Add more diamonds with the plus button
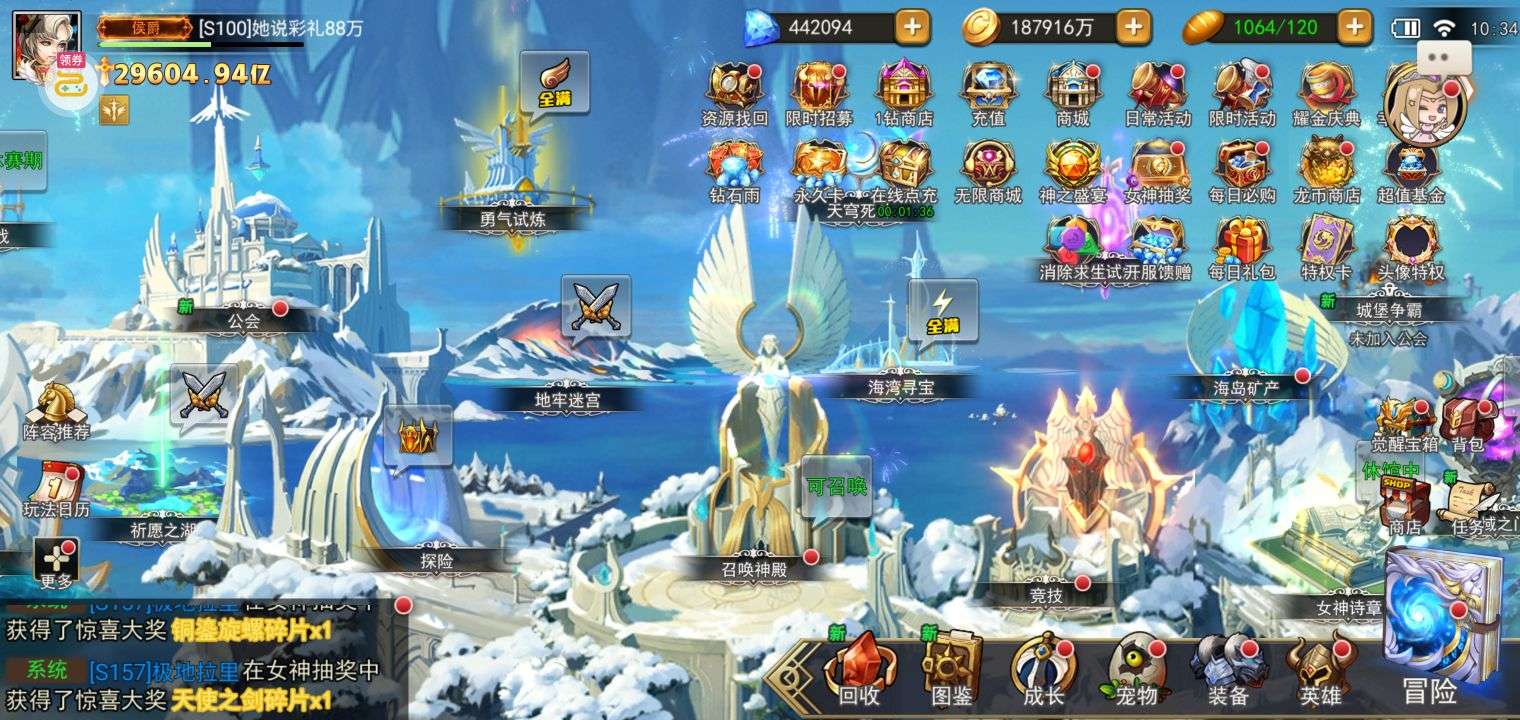This screenshot has width=1520, height=720. tap(911, 27)
